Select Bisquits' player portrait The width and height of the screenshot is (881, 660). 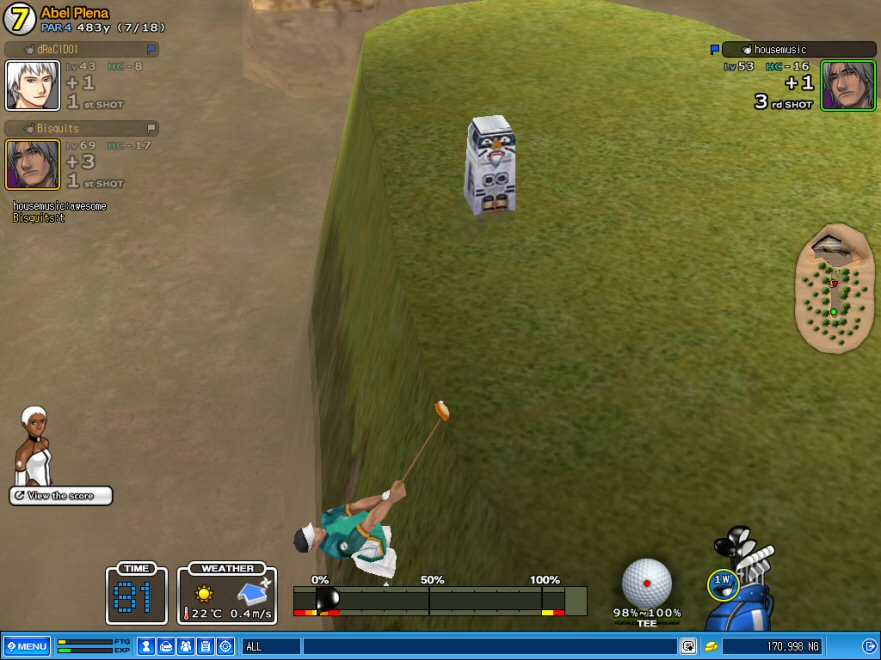(32, 164)
